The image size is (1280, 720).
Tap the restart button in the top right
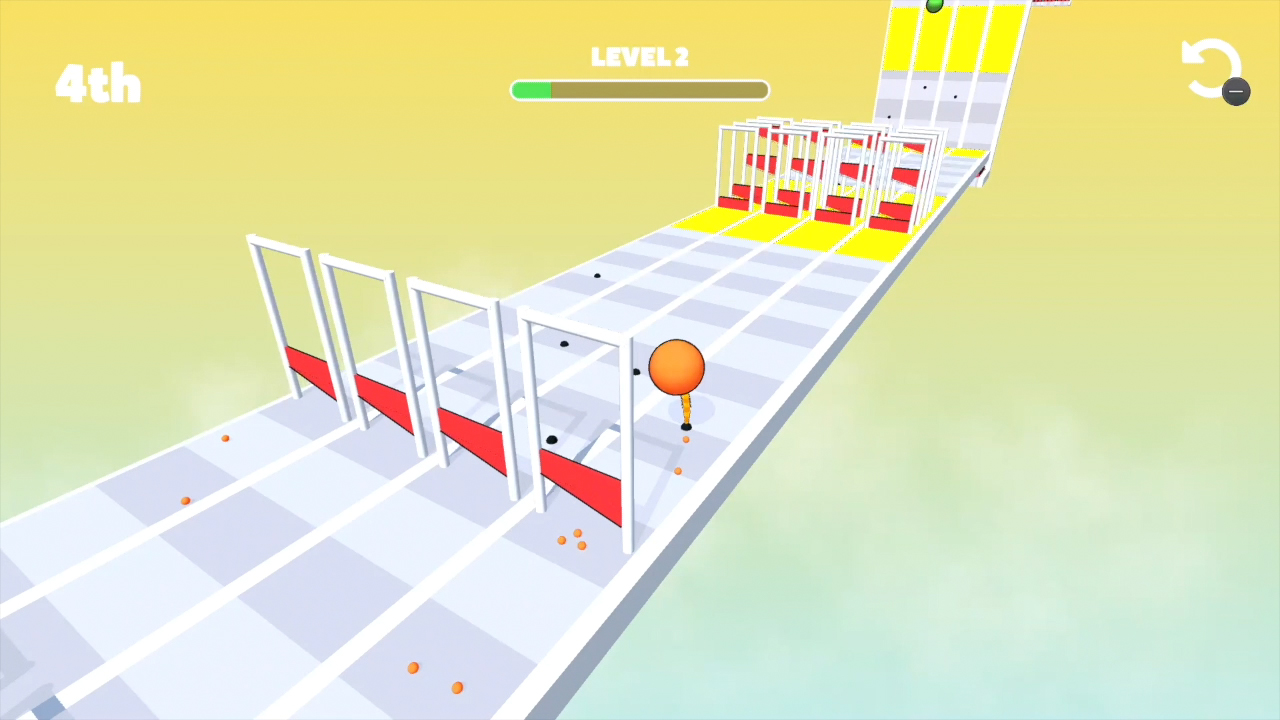coord(1213,68)
